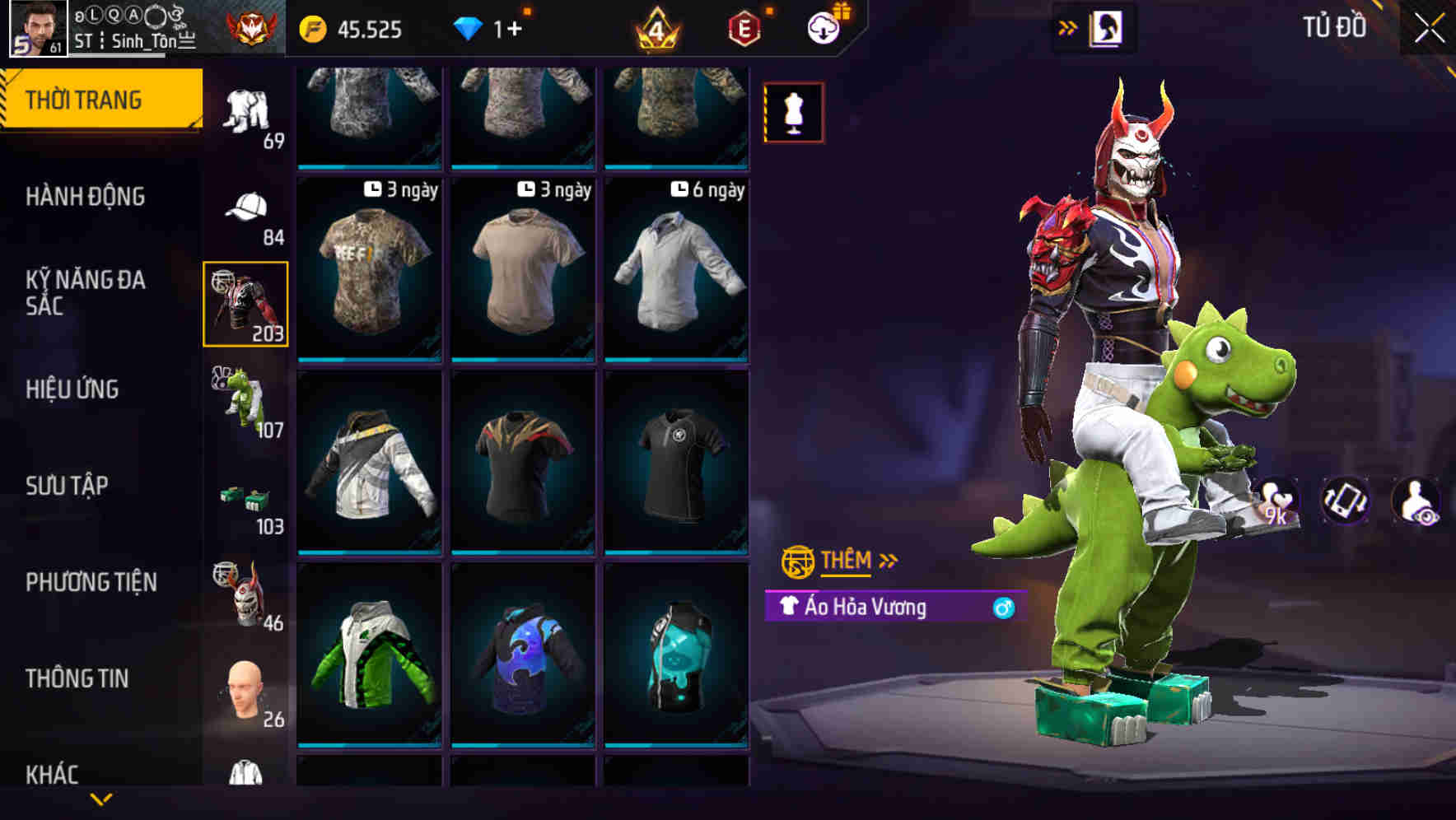This screenshot has height=820, width=1456.
Task: Collapse the sidebar using the bottom chevron
Action: tap(100, 800)
